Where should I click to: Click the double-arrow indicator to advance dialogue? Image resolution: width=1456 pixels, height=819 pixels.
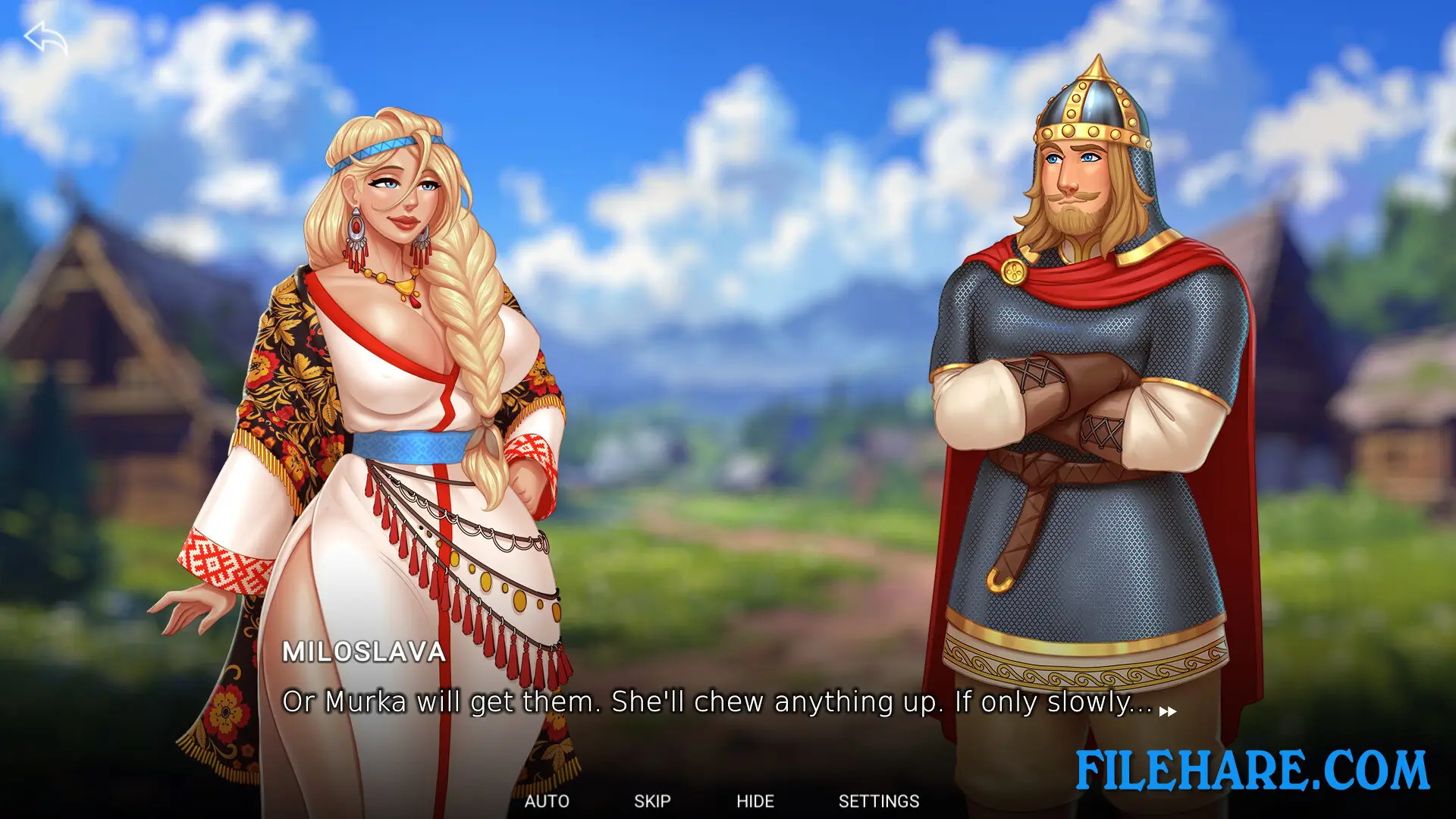pos(1167,712)
